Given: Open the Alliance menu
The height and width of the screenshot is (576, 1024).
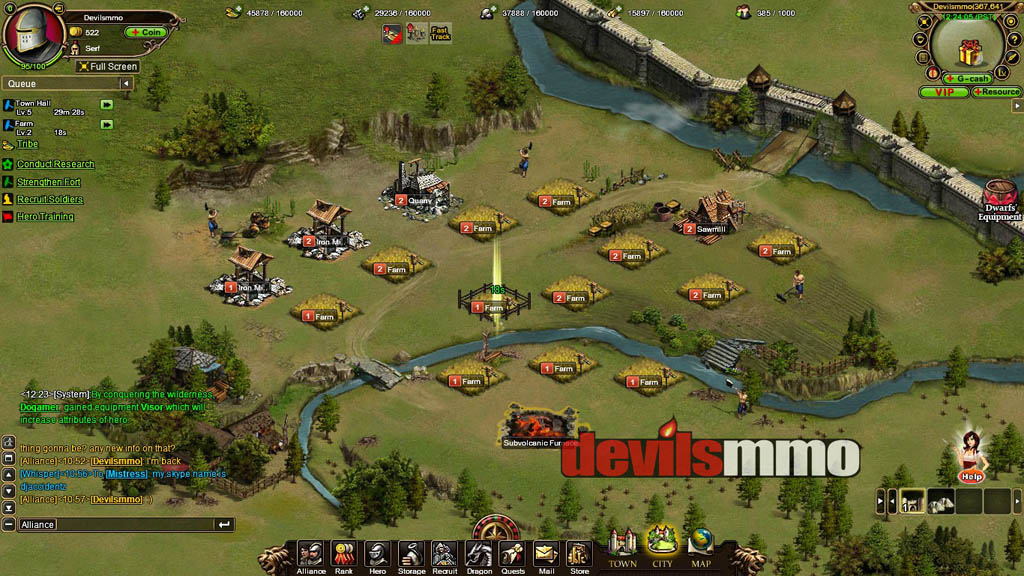Looking at the screenshot, I should pos(311,555).
